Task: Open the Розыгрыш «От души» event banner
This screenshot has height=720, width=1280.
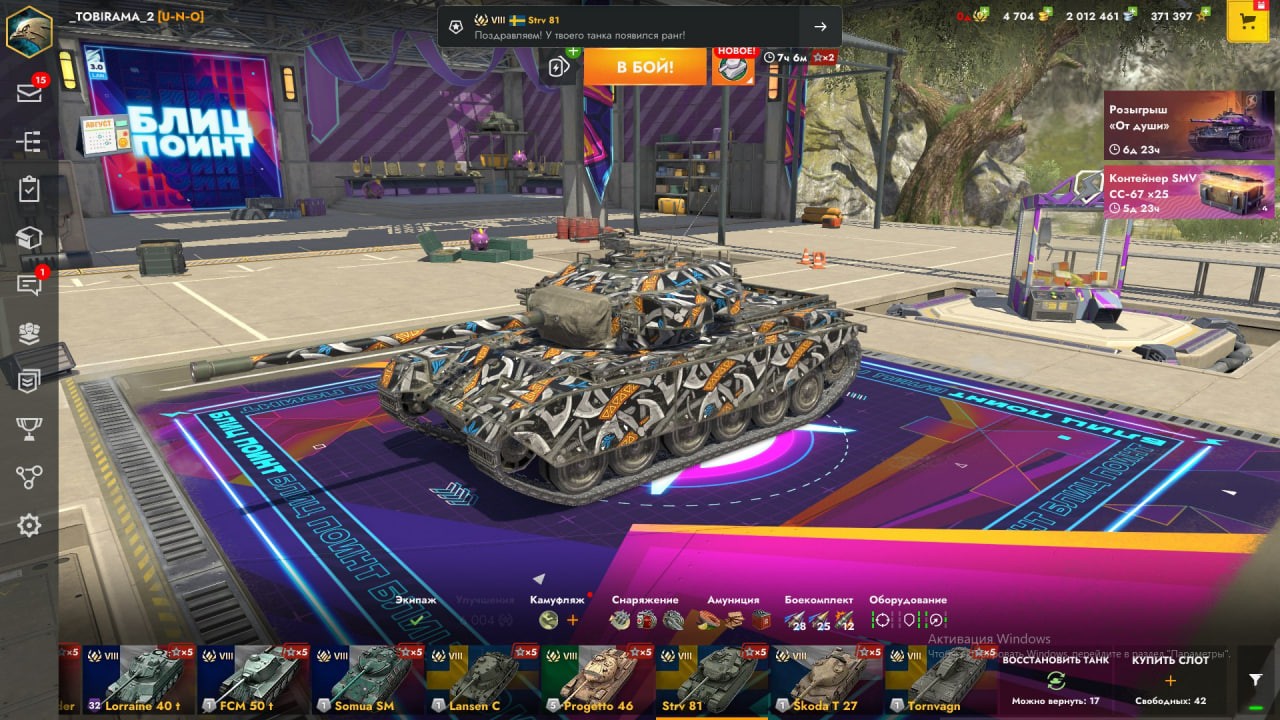Action: 1175,125
